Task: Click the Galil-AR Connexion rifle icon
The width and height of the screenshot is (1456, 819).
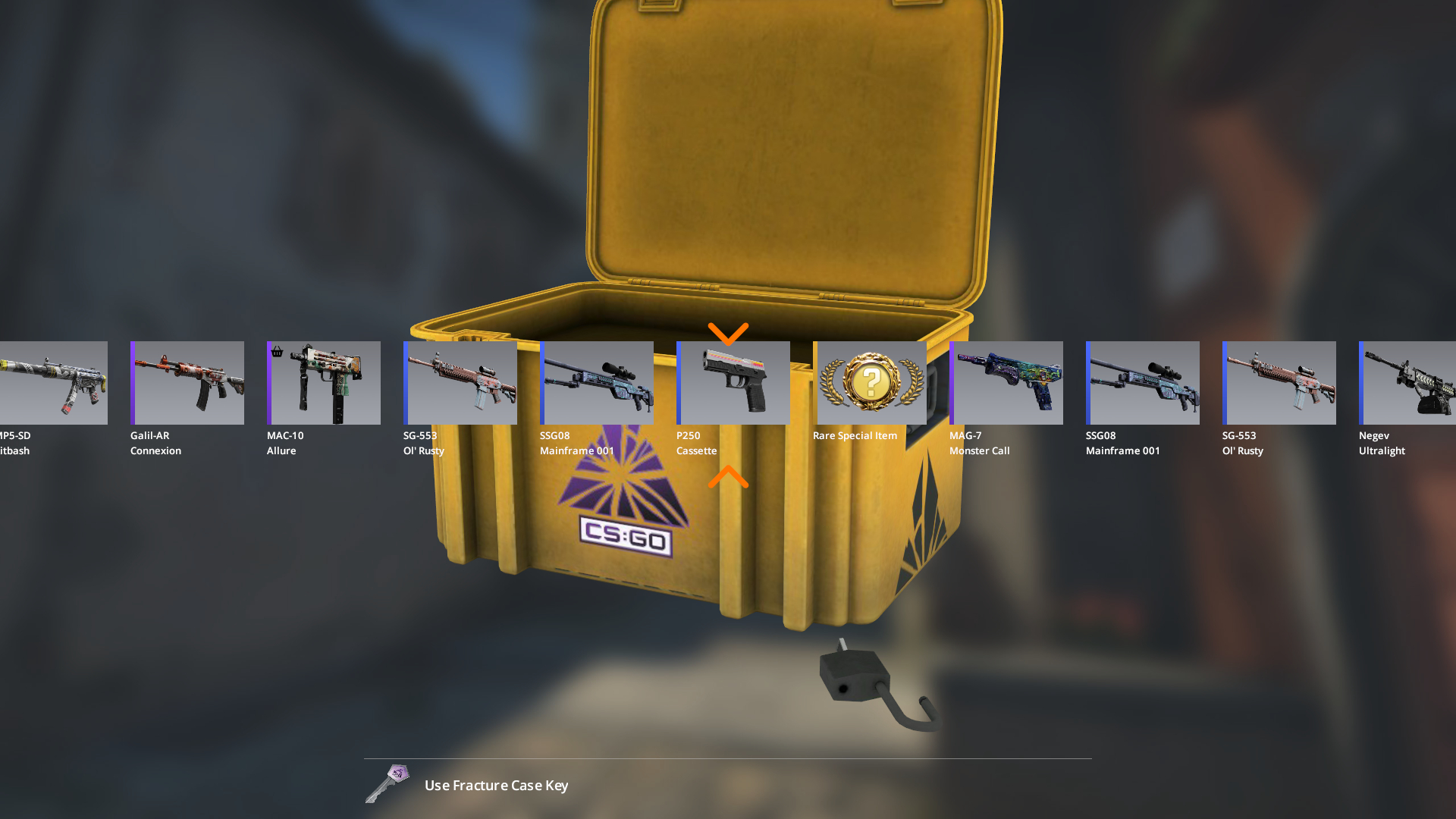Action: point(187,382)
